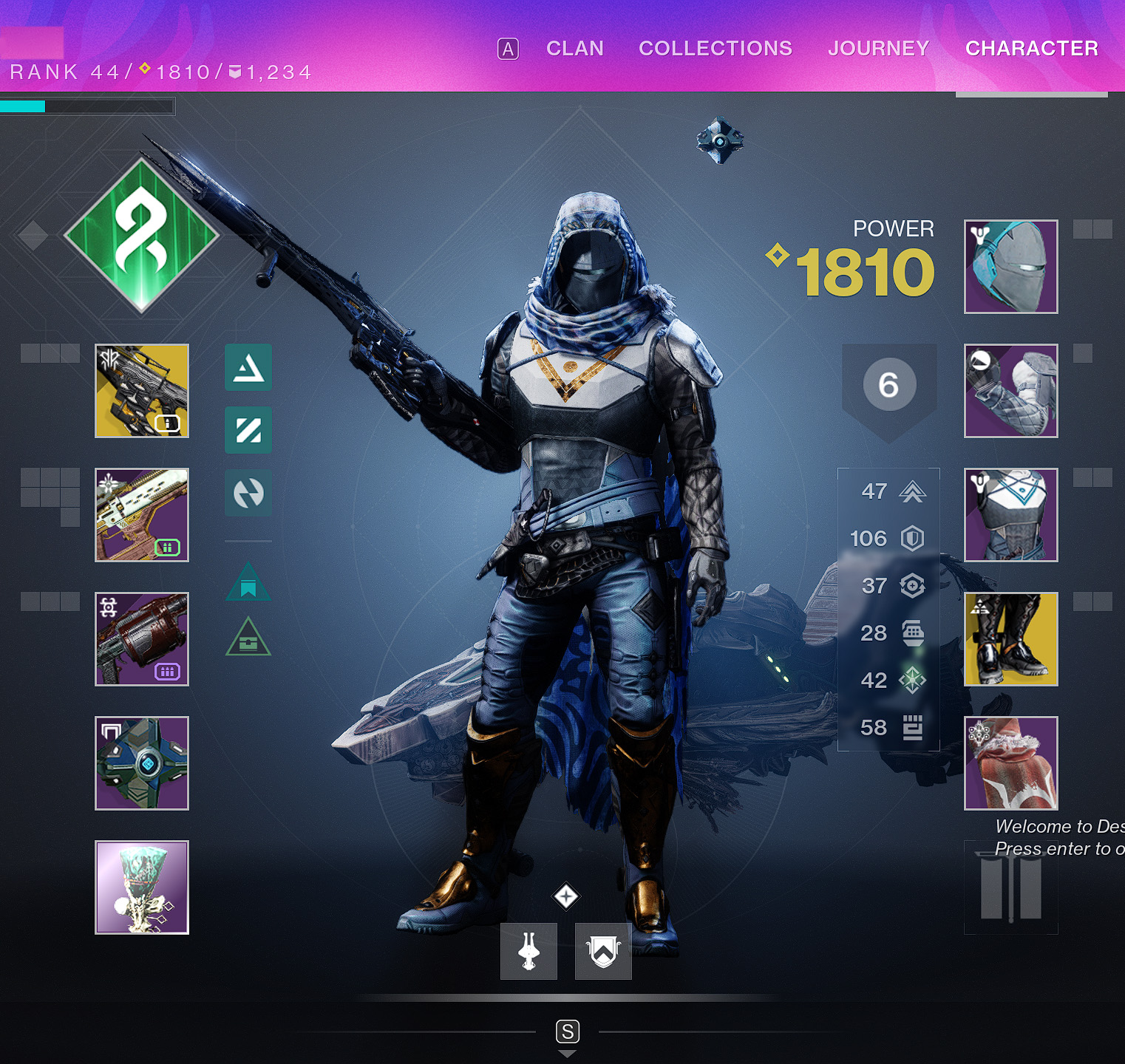Click the CLAN navigation label
The width and height of the screenshot is (1125, 1064).
point(576,49)
